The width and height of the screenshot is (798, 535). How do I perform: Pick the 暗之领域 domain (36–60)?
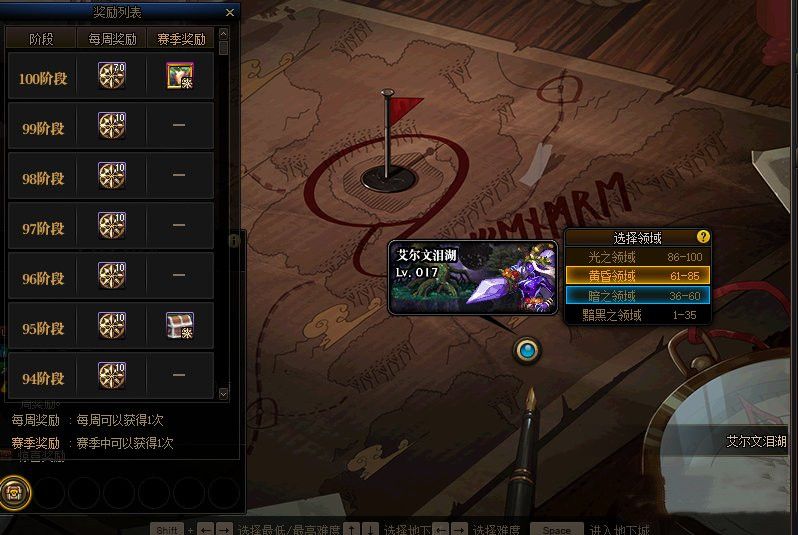pyautogui.click(x=638, y=295)
